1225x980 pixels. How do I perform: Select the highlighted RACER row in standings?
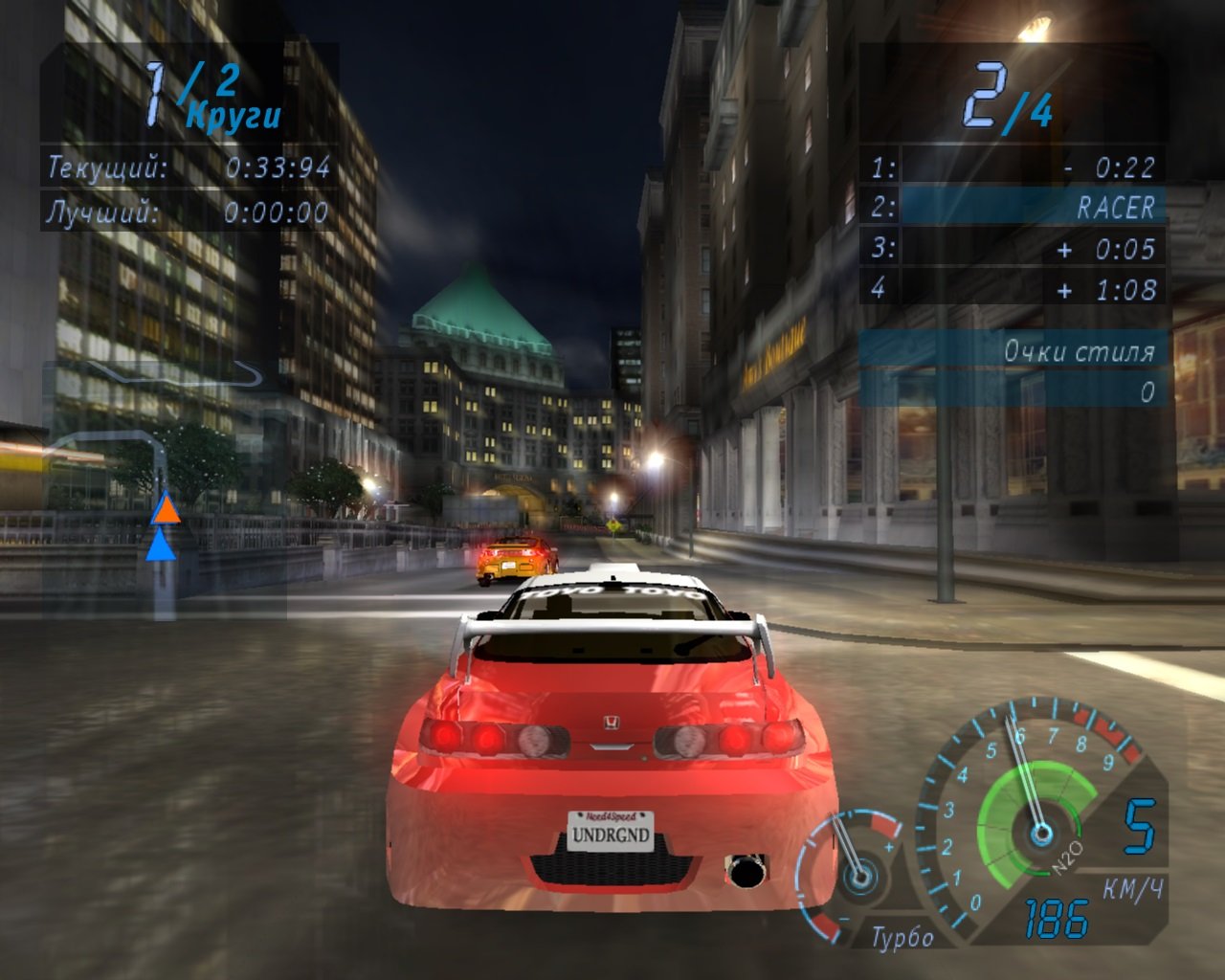pos(1013,204)
